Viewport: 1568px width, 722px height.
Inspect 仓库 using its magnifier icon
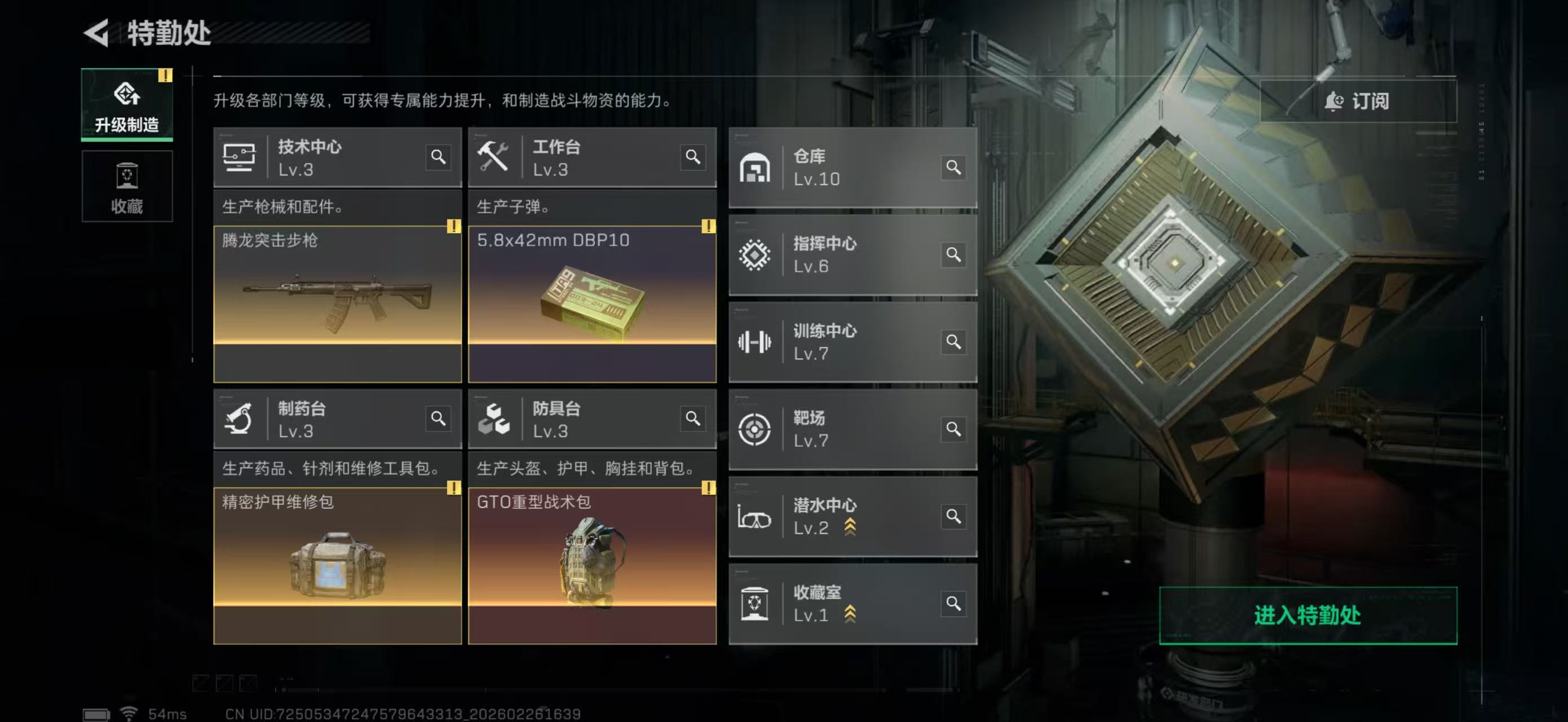(x=953, y=168)
